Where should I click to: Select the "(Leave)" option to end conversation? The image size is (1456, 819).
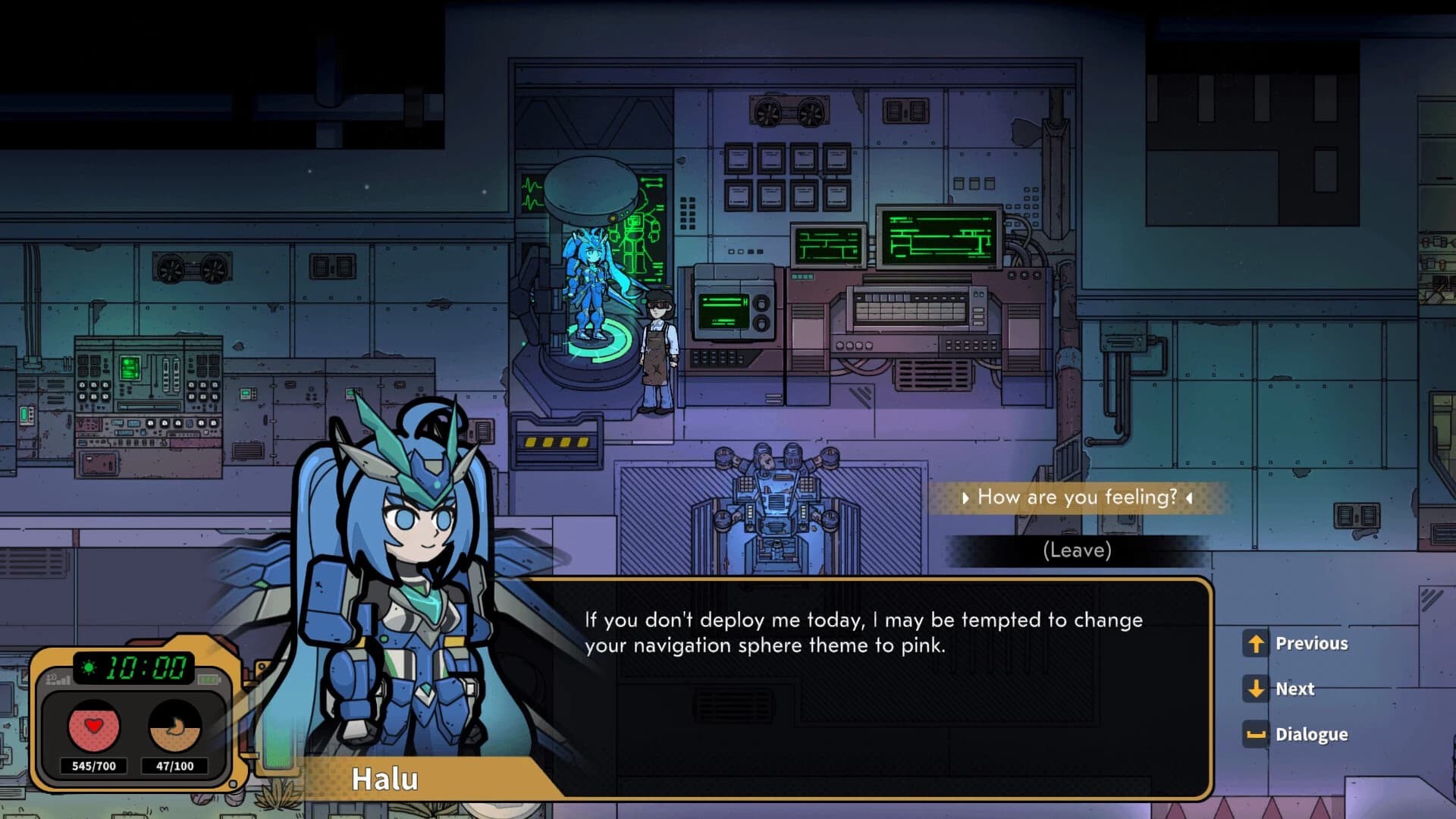click(1077, 551)
